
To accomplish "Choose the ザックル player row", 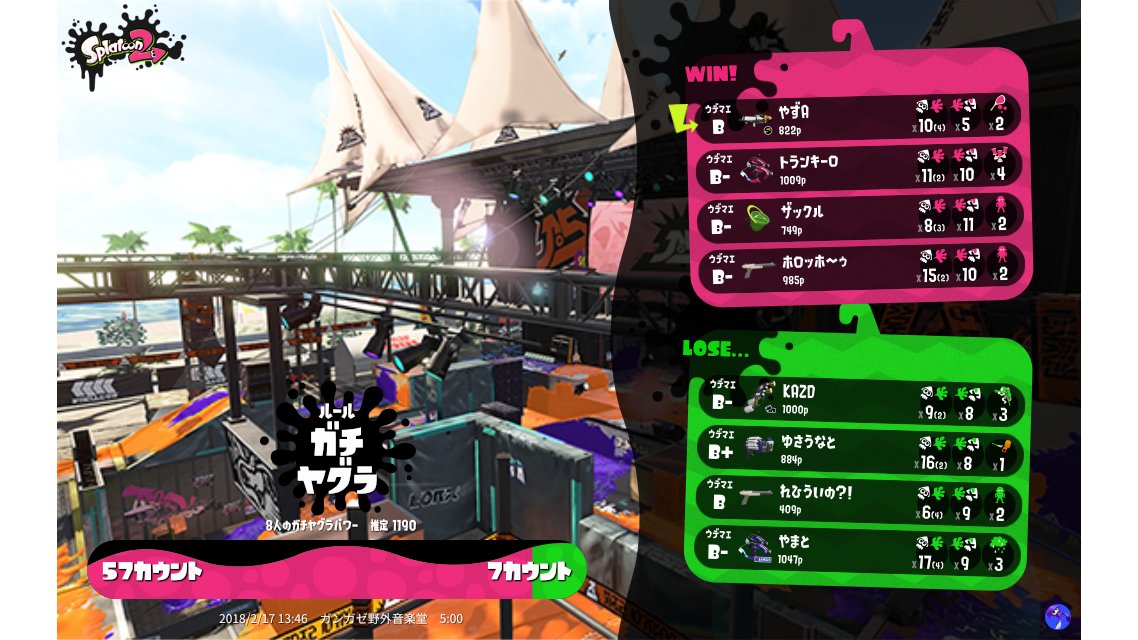I will click(x=858, y=218).
